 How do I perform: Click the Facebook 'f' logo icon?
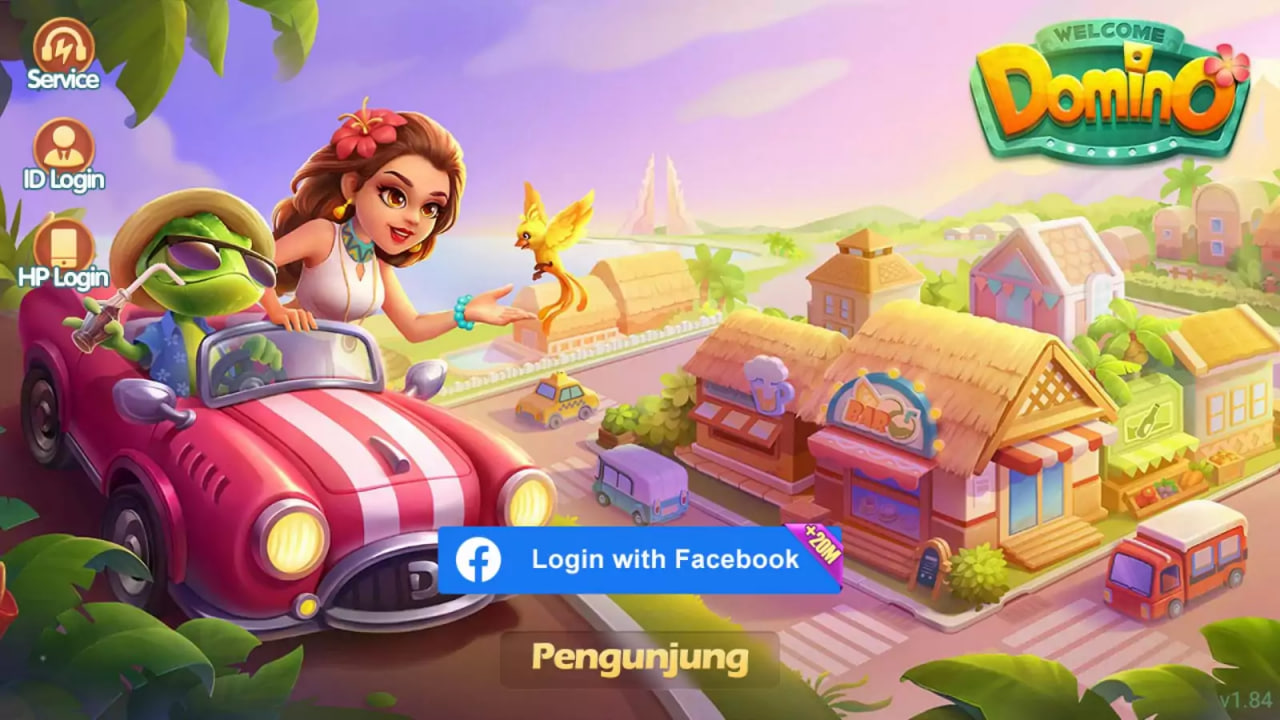coord(478,559)
